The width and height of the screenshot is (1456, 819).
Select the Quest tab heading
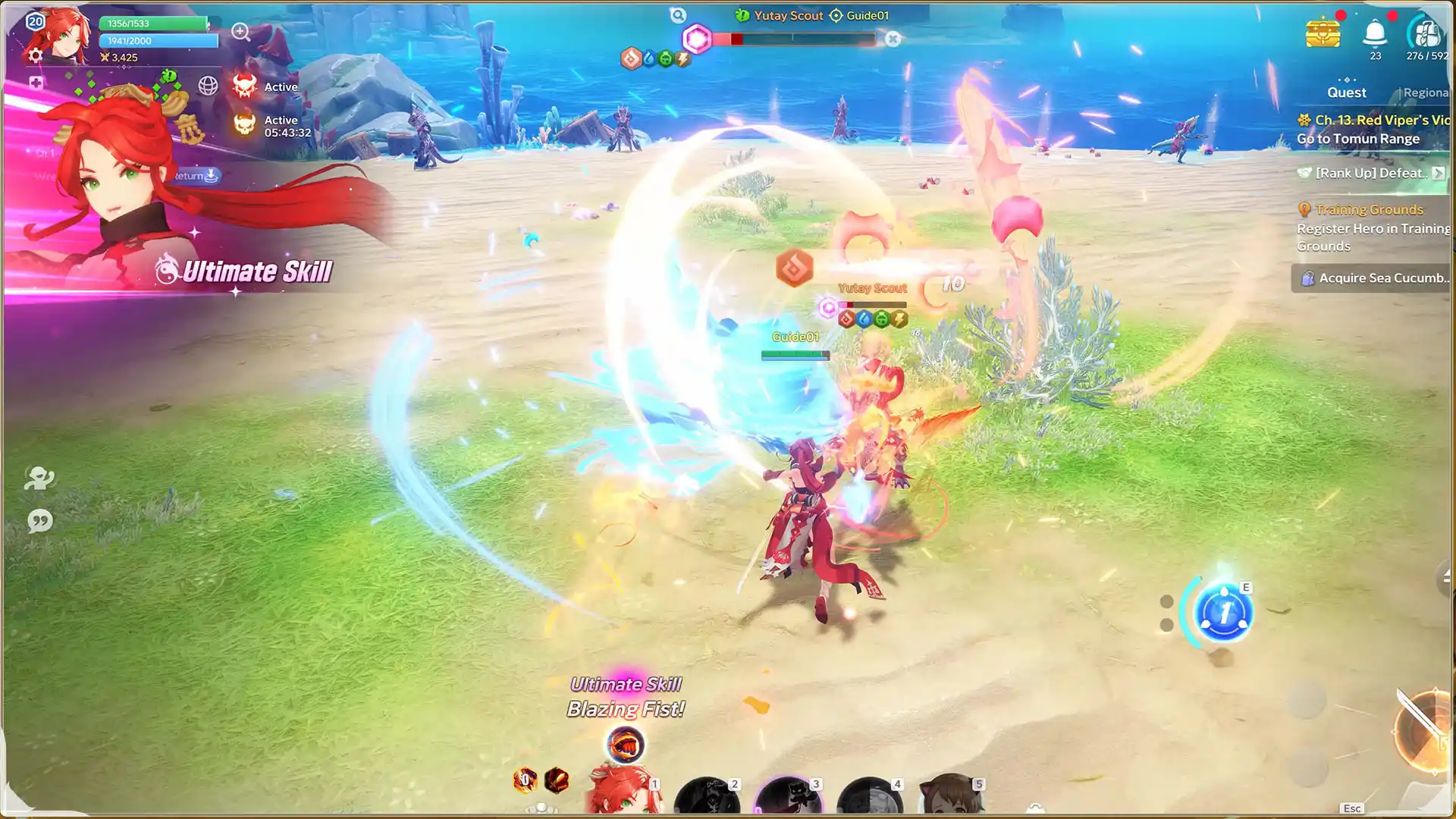coord(1347,92)
